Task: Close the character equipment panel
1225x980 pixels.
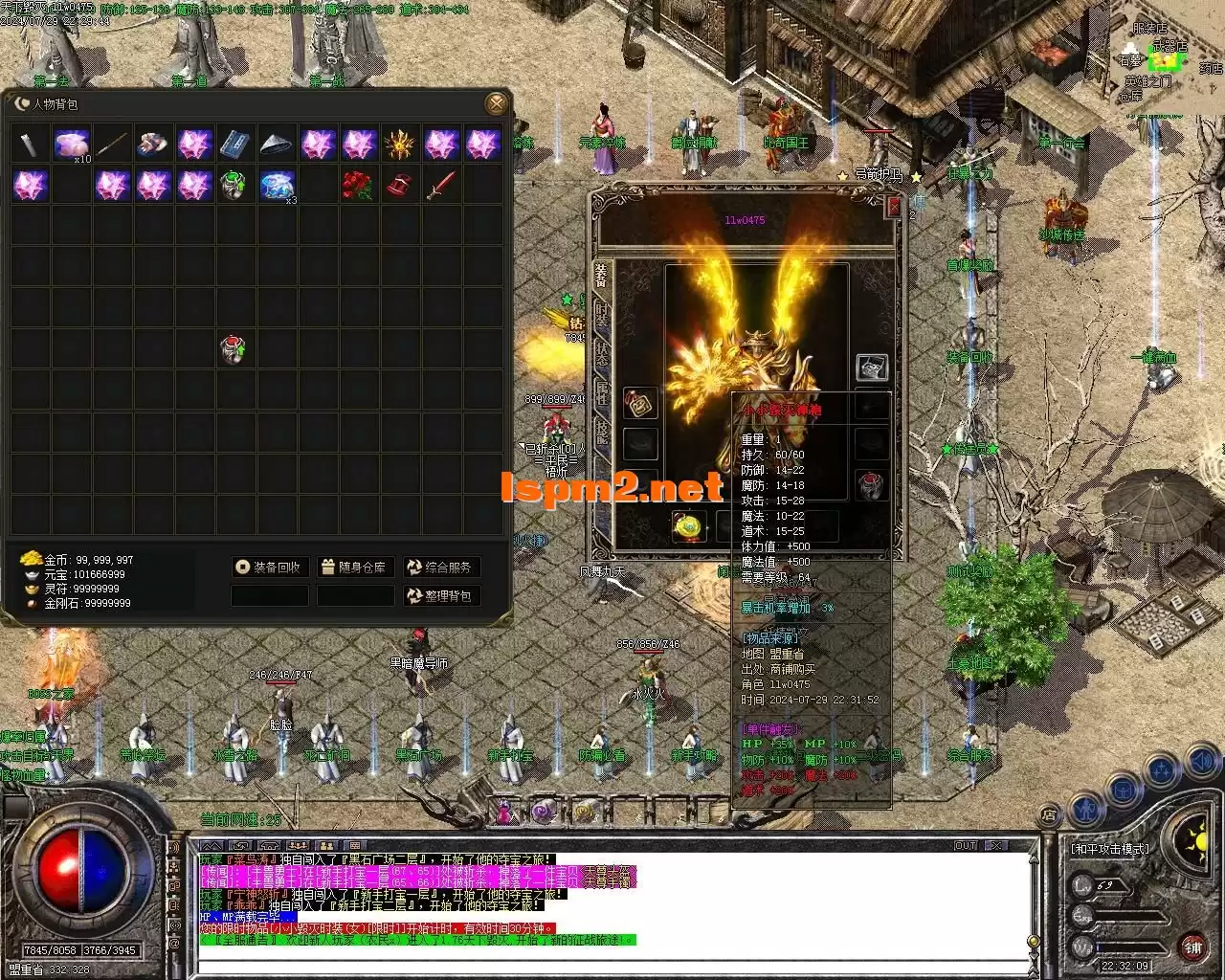Action: click(x=894, y=206)
